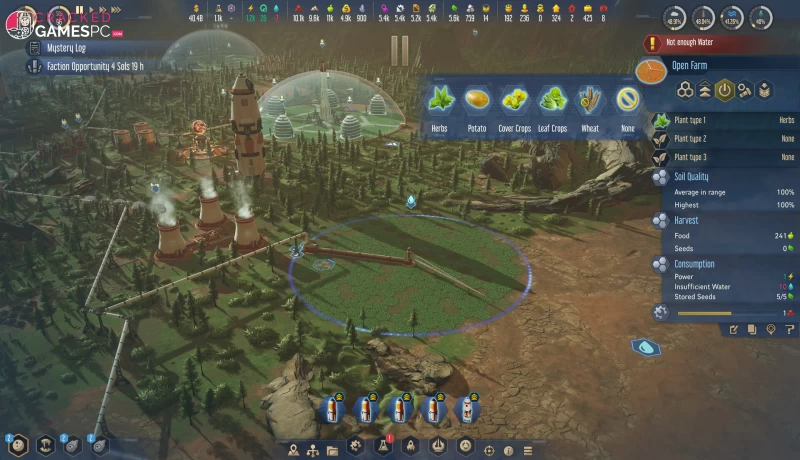800x460 pixels.
Task: Choose Potato as the crop
Action: (477, 101)
